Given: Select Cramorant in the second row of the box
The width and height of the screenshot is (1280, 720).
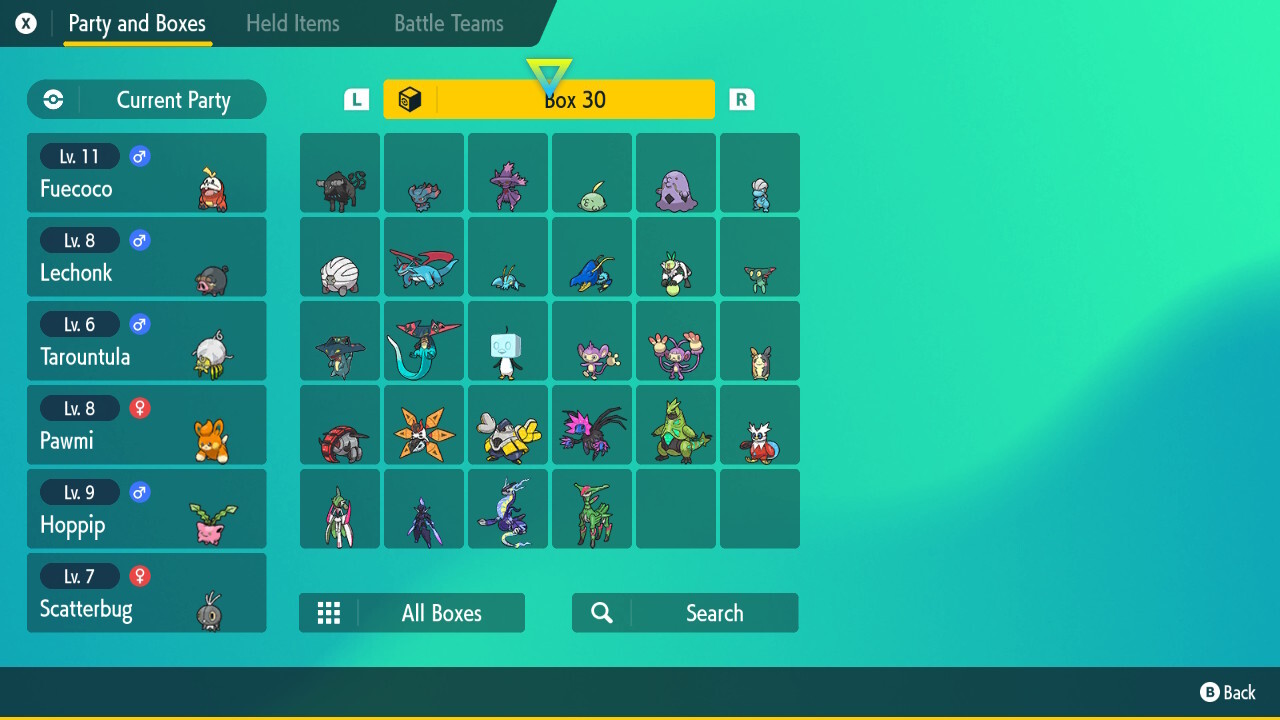Looking at the screenshot, I should click(x=591, y=256).
